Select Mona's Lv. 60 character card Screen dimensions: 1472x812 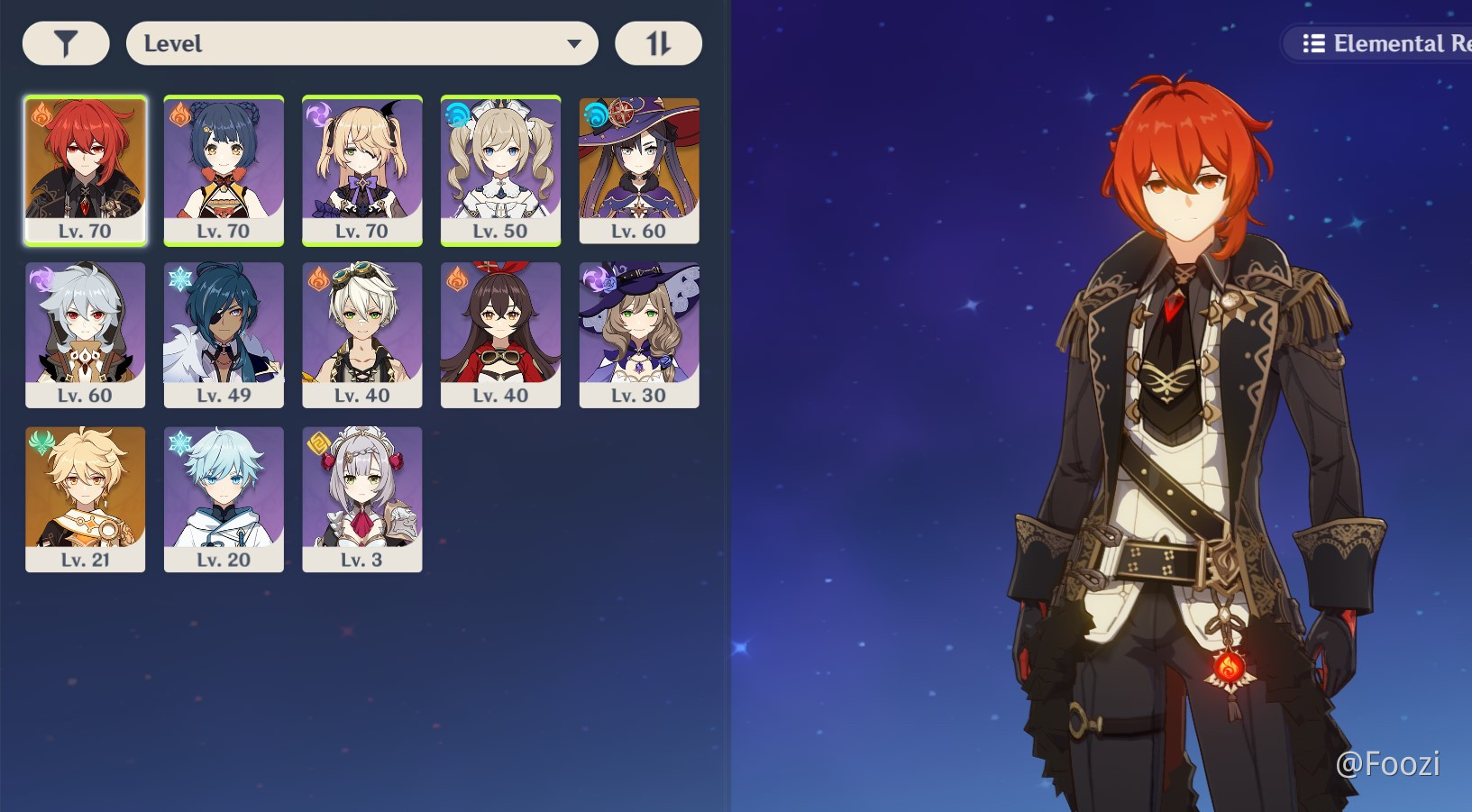[639, 169]
